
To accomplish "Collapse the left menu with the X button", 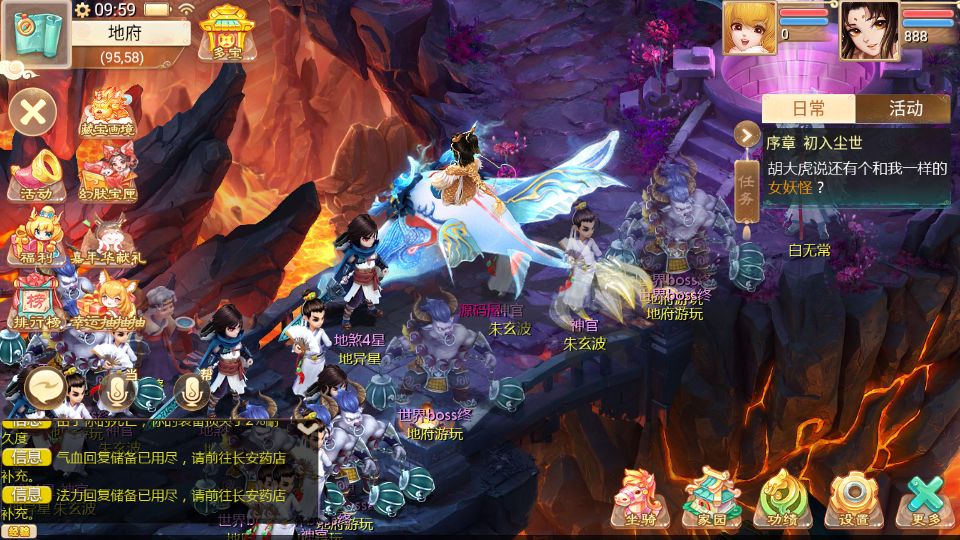I will pyautogui.click(x=33, y=111).
